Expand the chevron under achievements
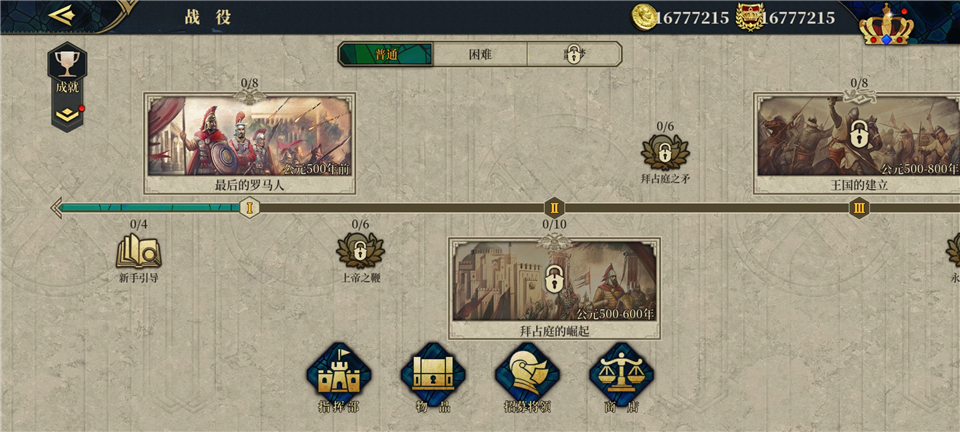 pos(67,115)
